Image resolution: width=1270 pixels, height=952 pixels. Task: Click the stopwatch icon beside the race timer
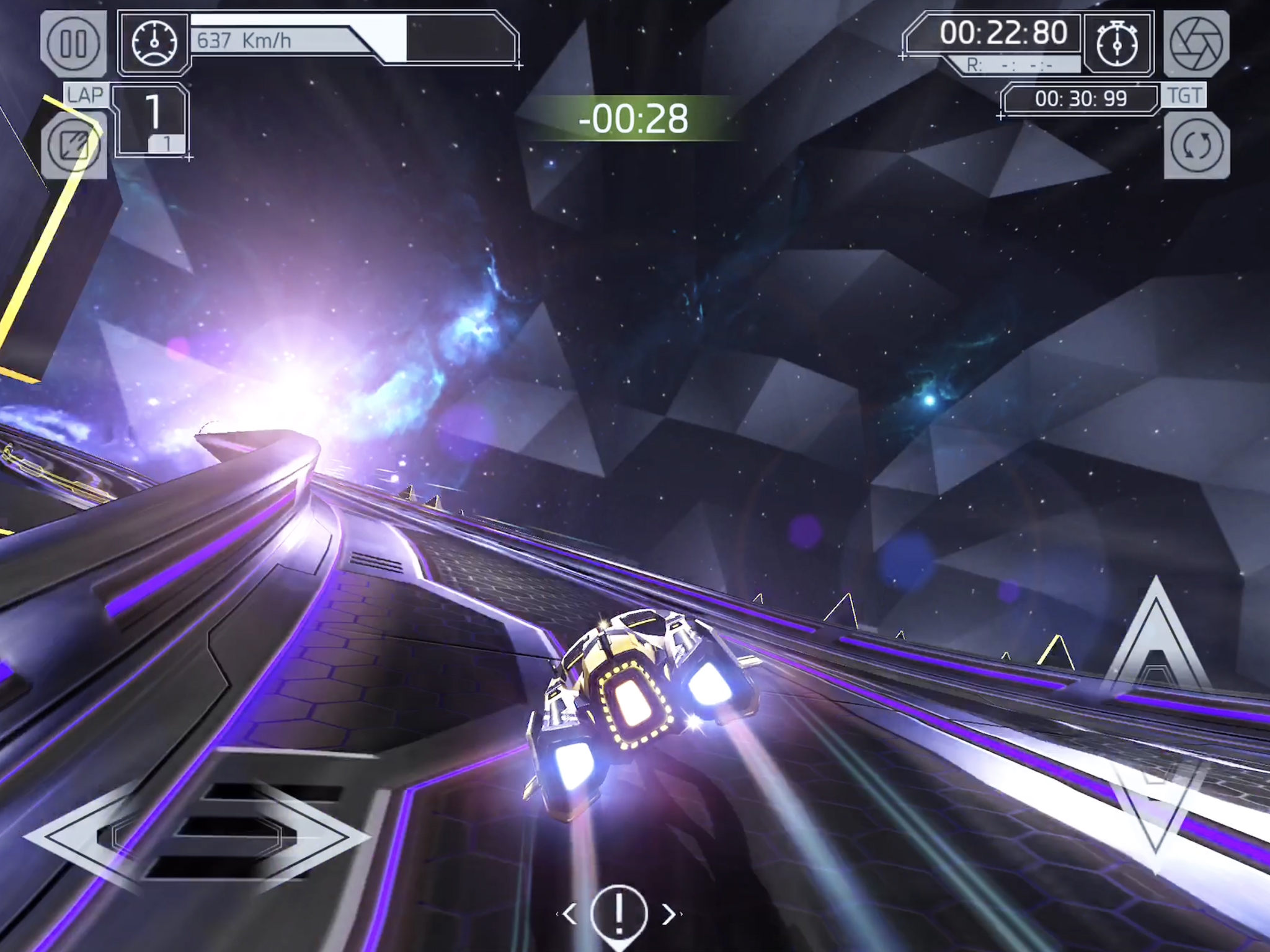pos(1117,45)
